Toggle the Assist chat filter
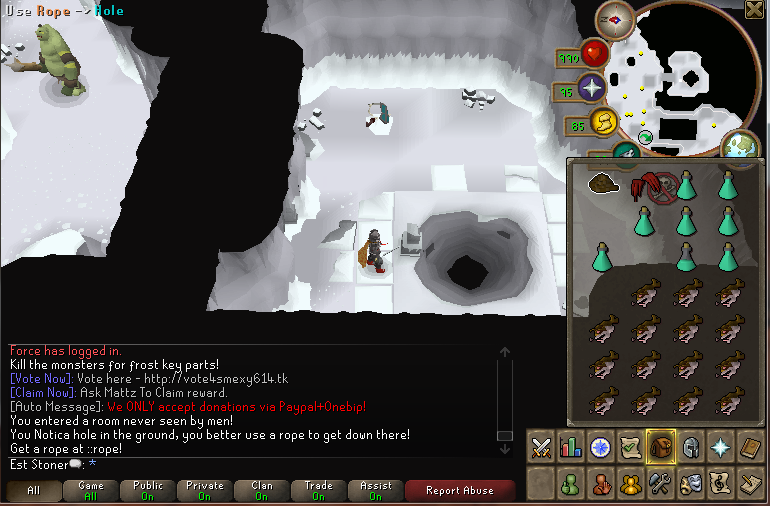770x506 pixels. [375, 490]
